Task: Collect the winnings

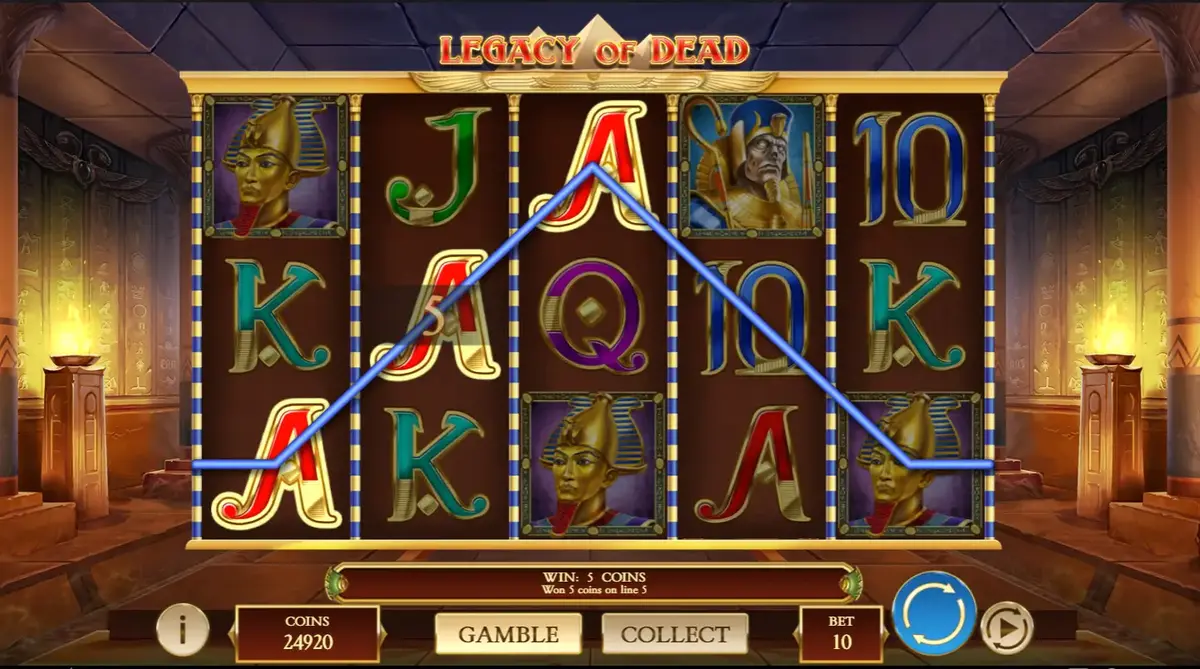Action: click(675, 634)
